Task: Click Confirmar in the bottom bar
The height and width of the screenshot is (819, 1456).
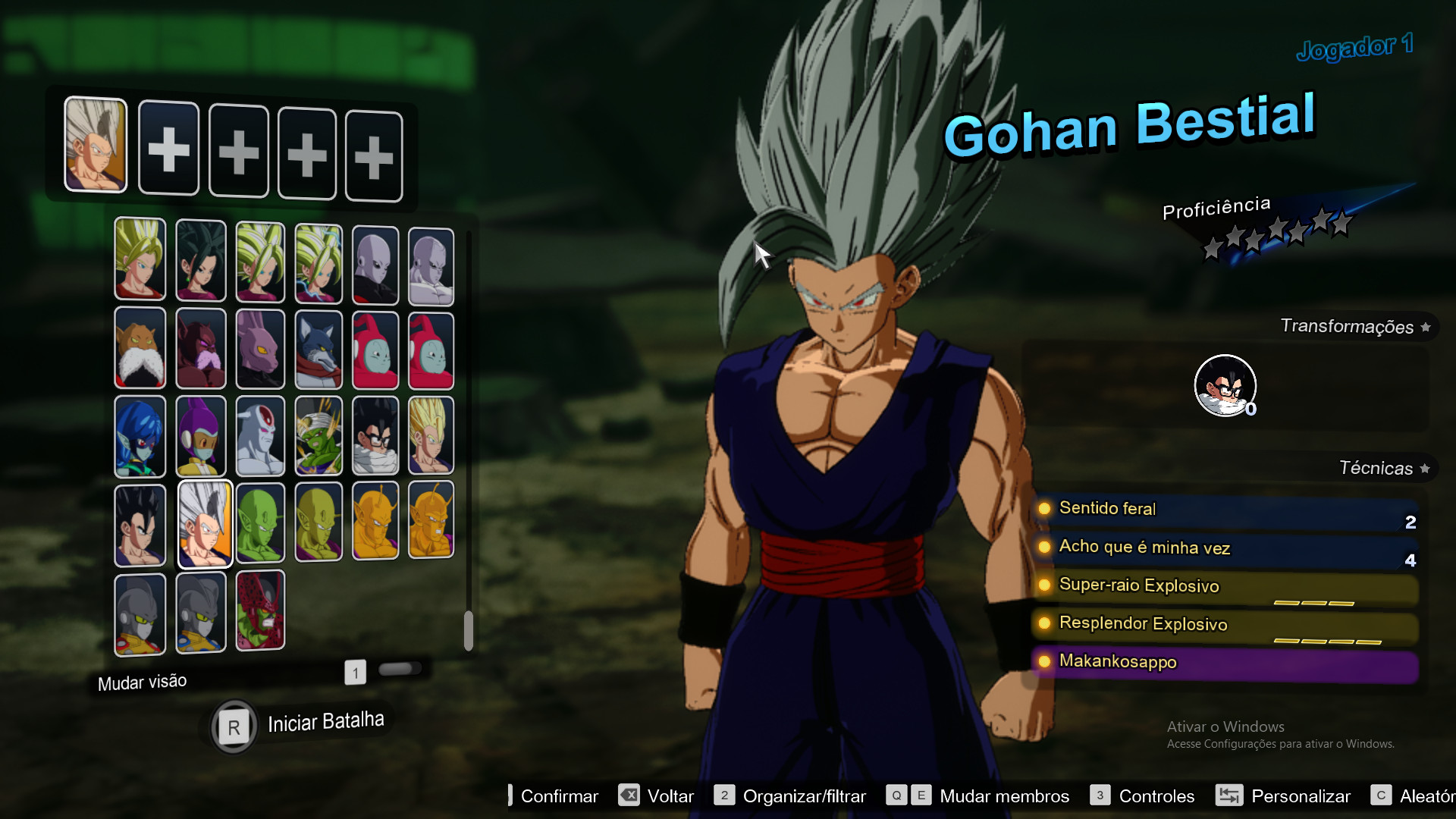Action: click(559, 795)
